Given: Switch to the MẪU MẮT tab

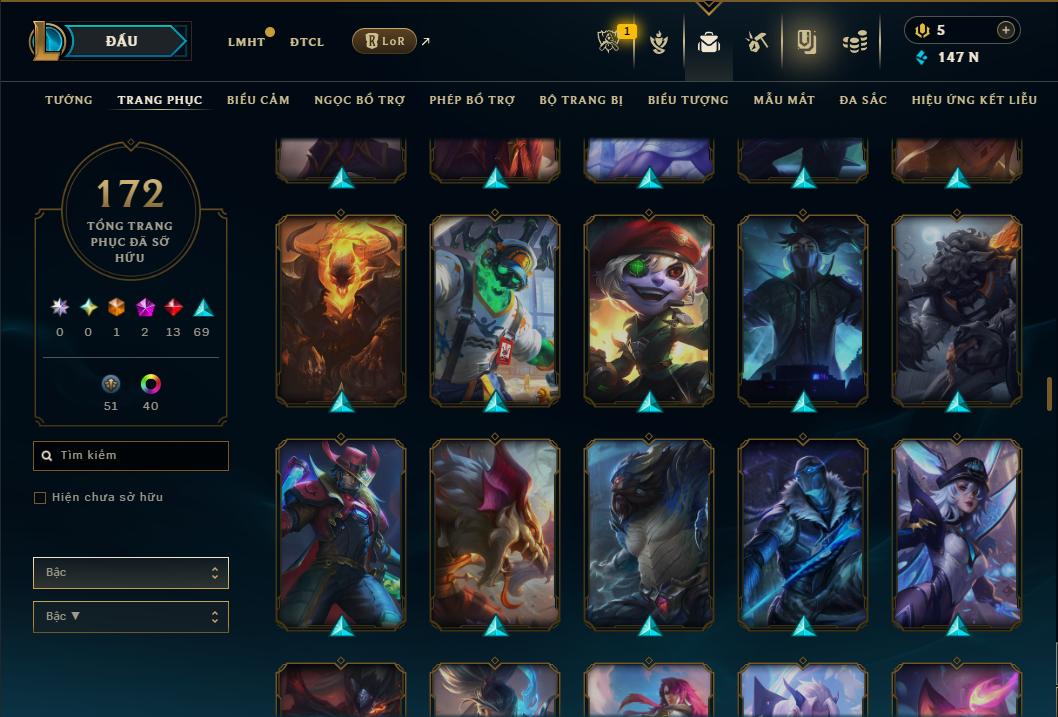Looking at the screenshot, I should point(784,100).
